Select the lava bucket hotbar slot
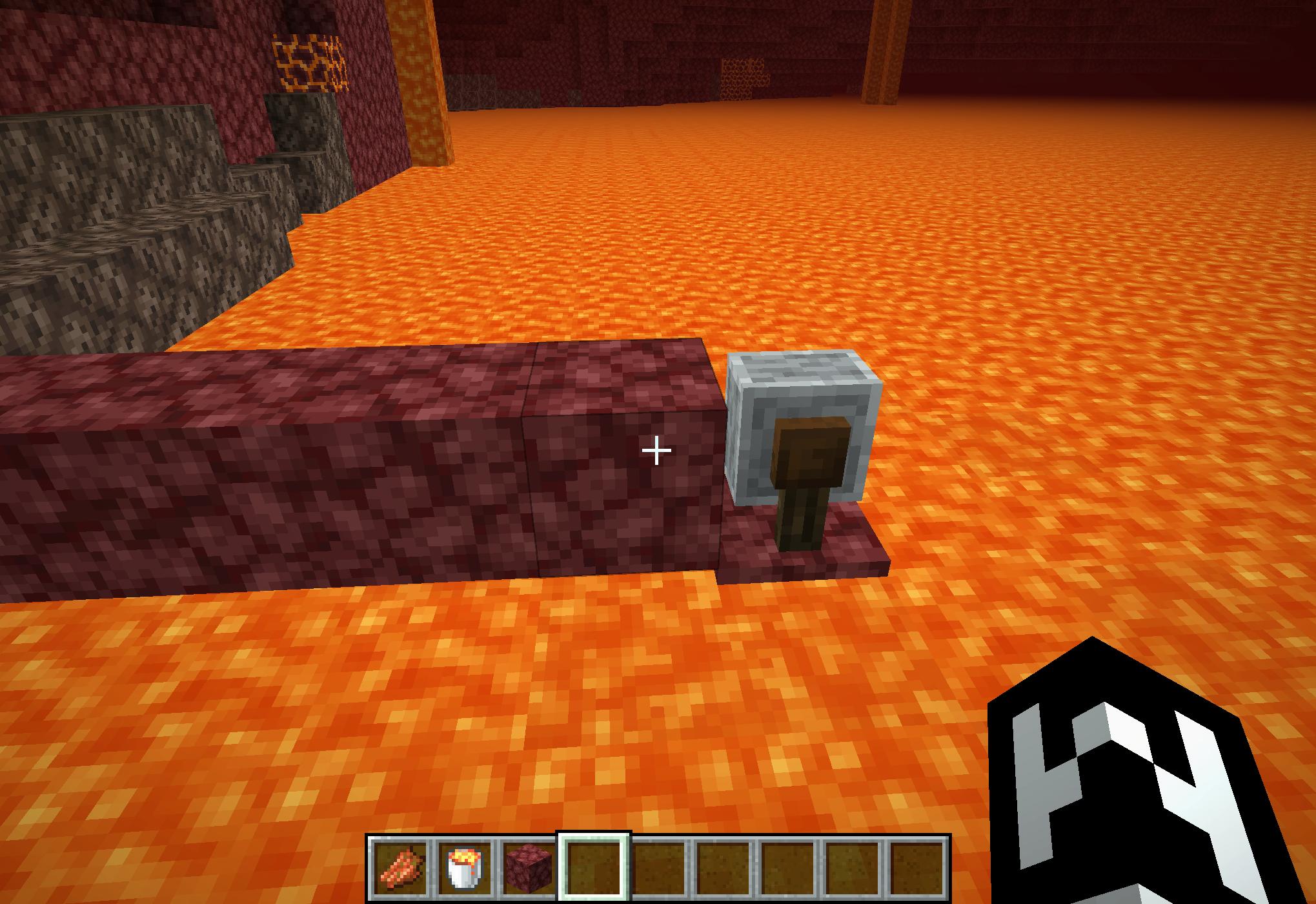The width and height of the screenshot is (1316, 904). [465, 867]
